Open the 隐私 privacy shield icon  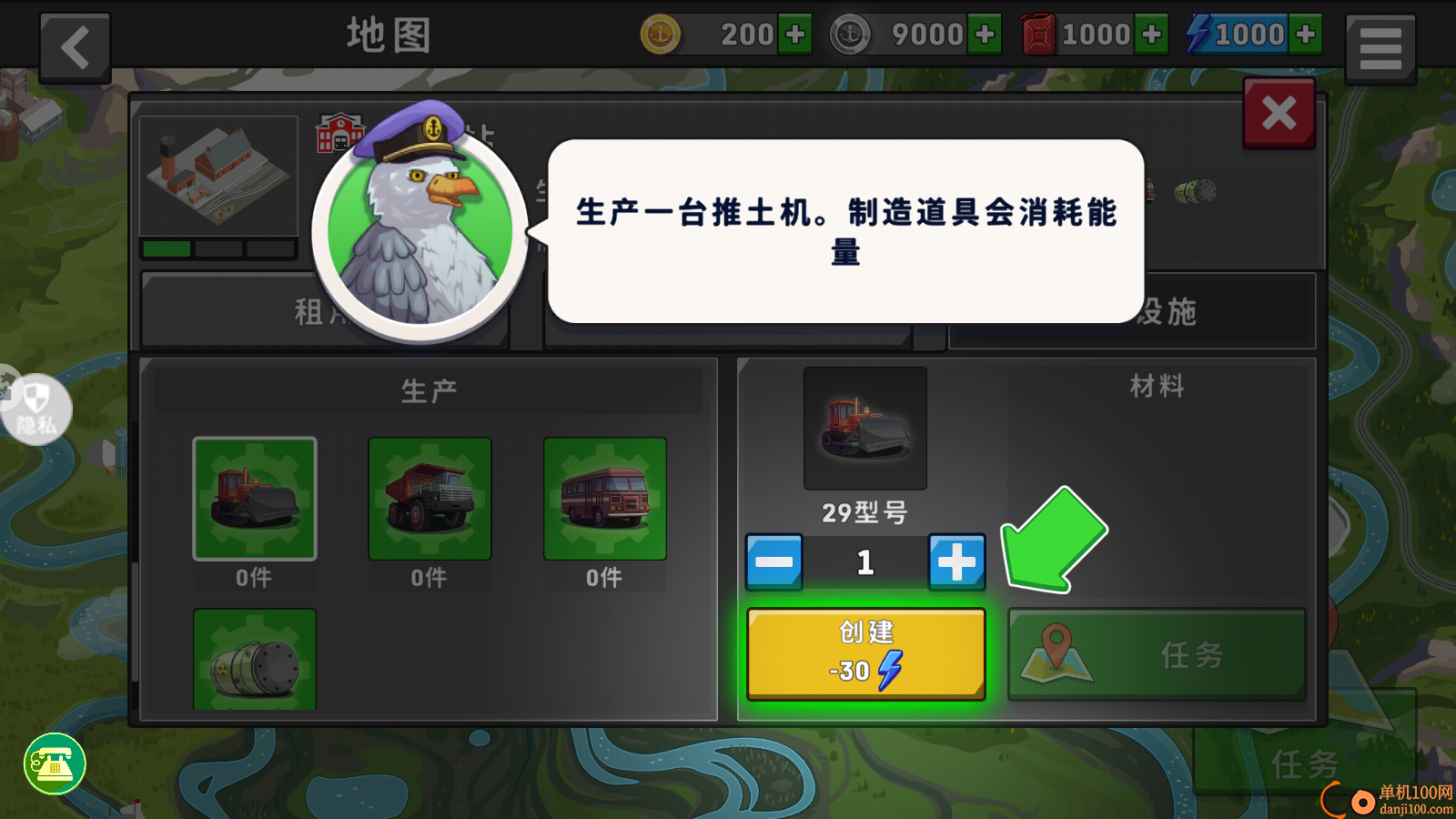pyautogui.click(x=36, y=409)
